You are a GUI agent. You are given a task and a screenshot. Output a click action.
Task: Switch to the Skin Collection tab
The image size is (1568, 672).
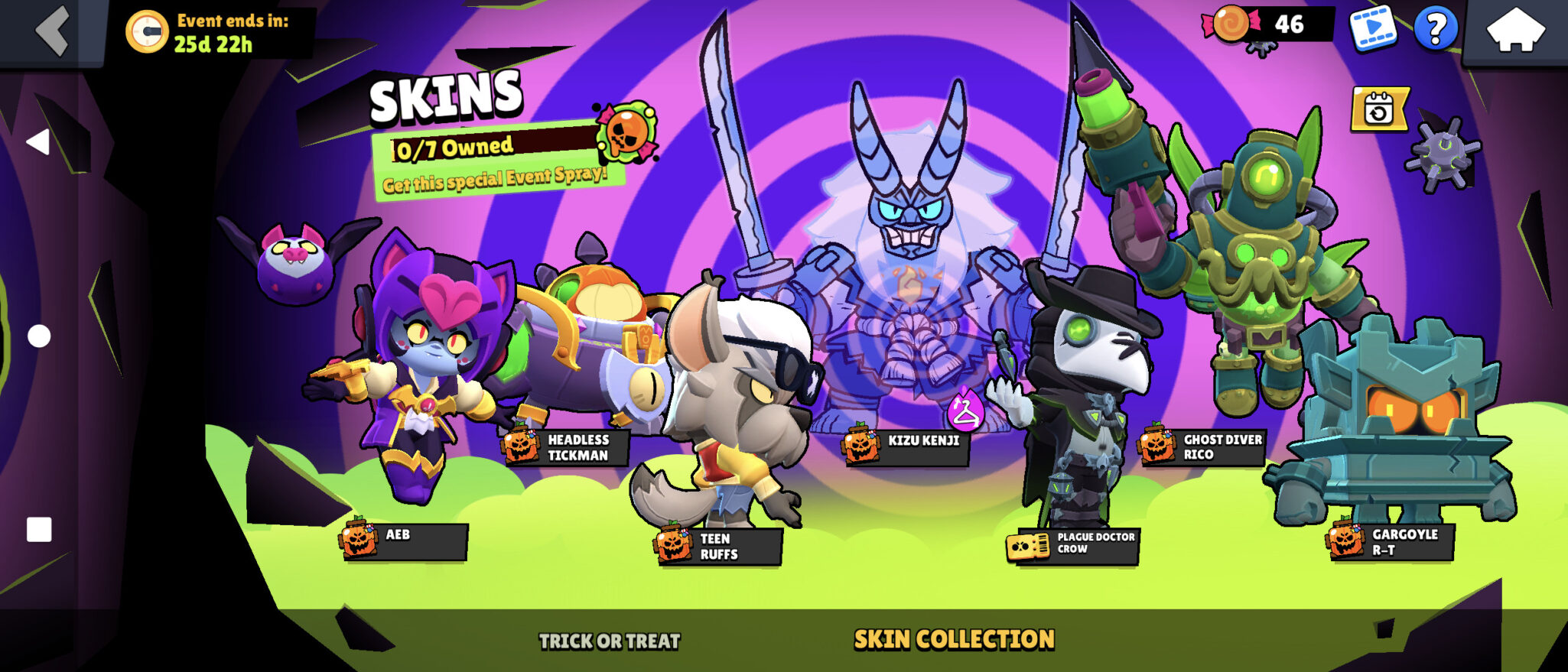[x=954, y=639]
